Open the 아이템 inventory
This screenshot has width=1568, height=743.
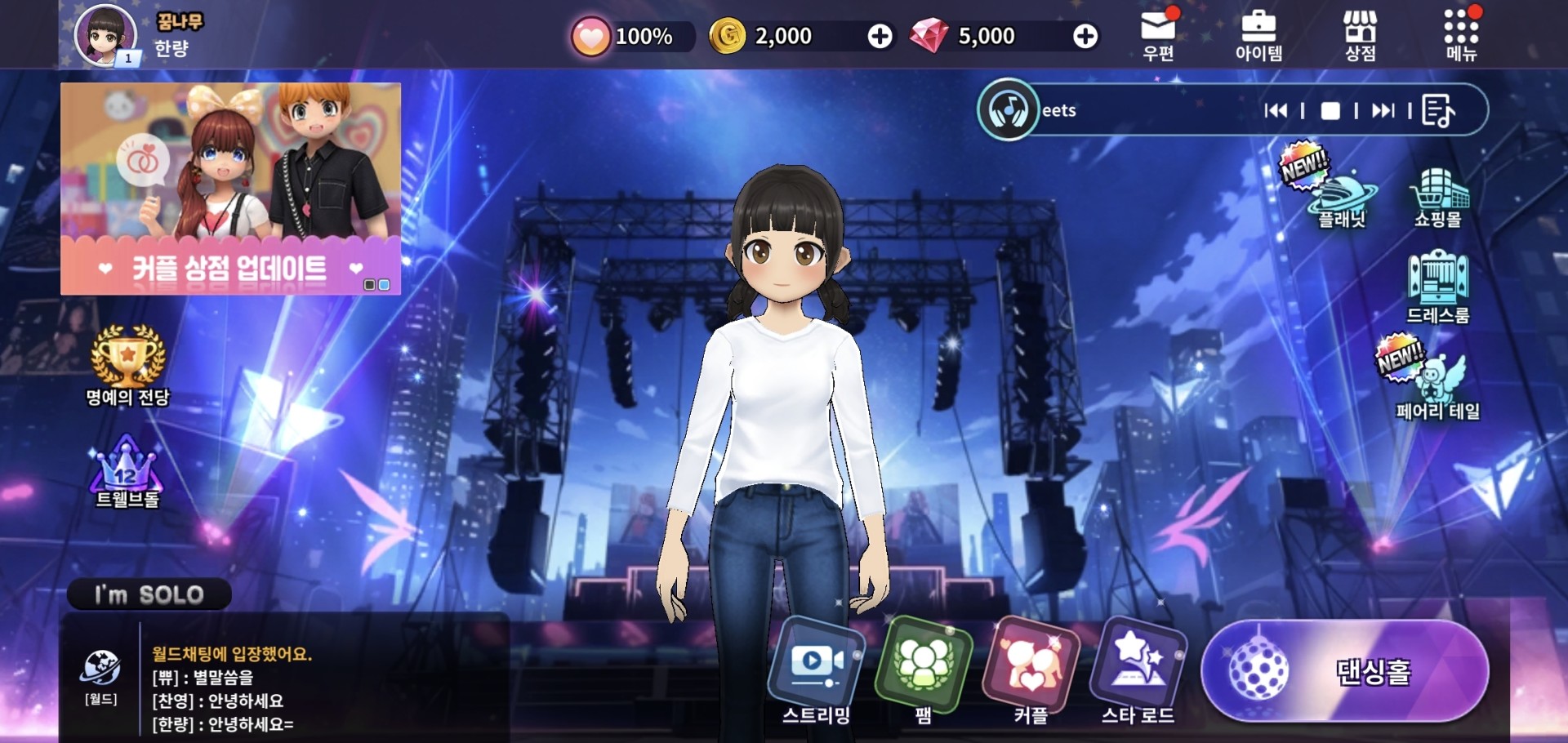[1258, 35]
